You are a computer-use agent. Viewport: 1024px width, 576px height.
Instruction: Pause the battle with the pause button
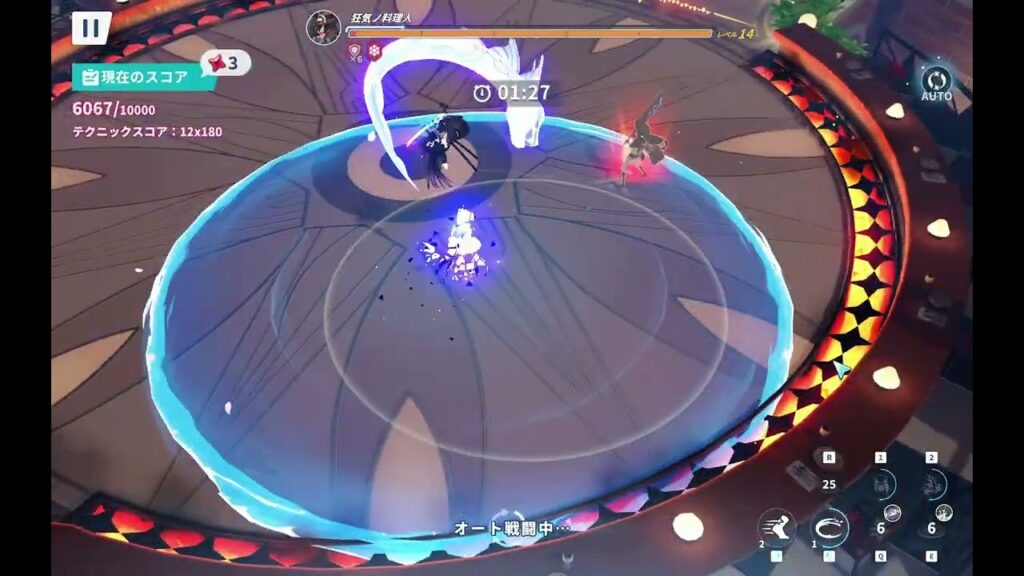[x=91, y=27]
